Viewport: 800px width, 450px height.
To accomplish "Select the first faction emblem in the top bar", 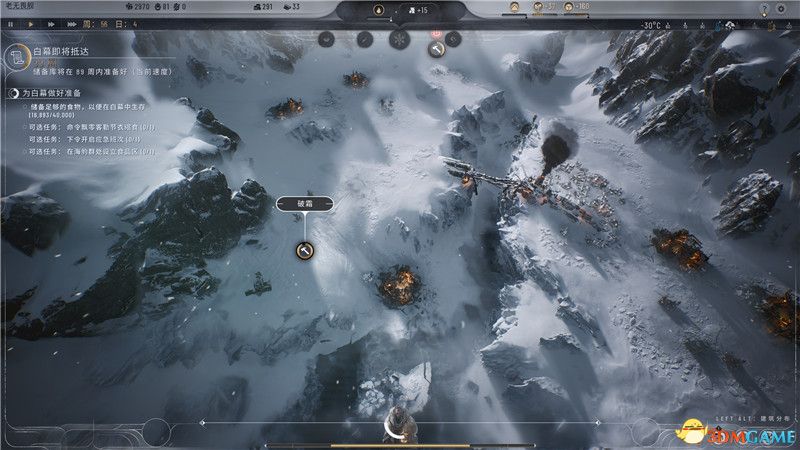I will (x=514, y=8).
